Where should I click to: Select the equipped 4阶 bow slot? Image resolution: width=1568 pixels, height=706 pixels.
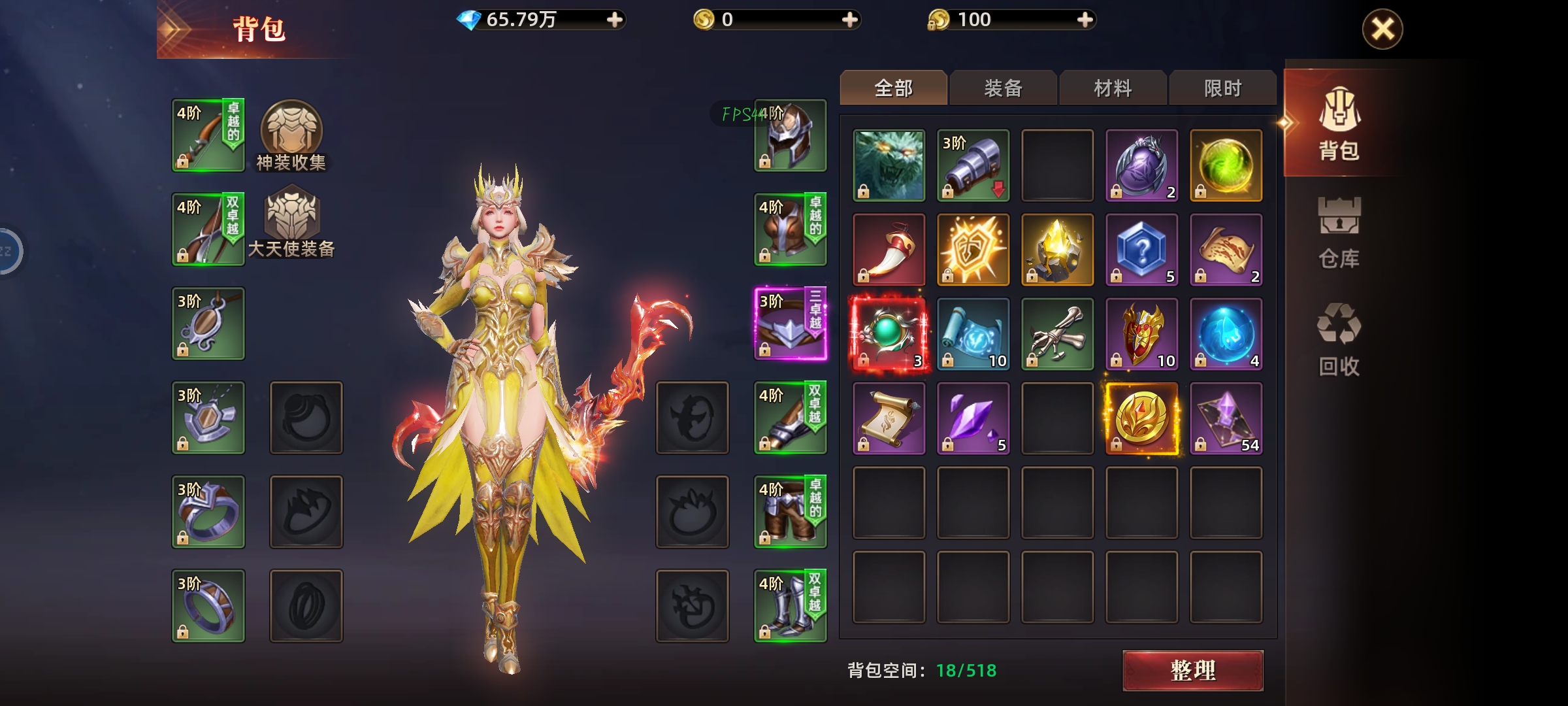point(207,134)
